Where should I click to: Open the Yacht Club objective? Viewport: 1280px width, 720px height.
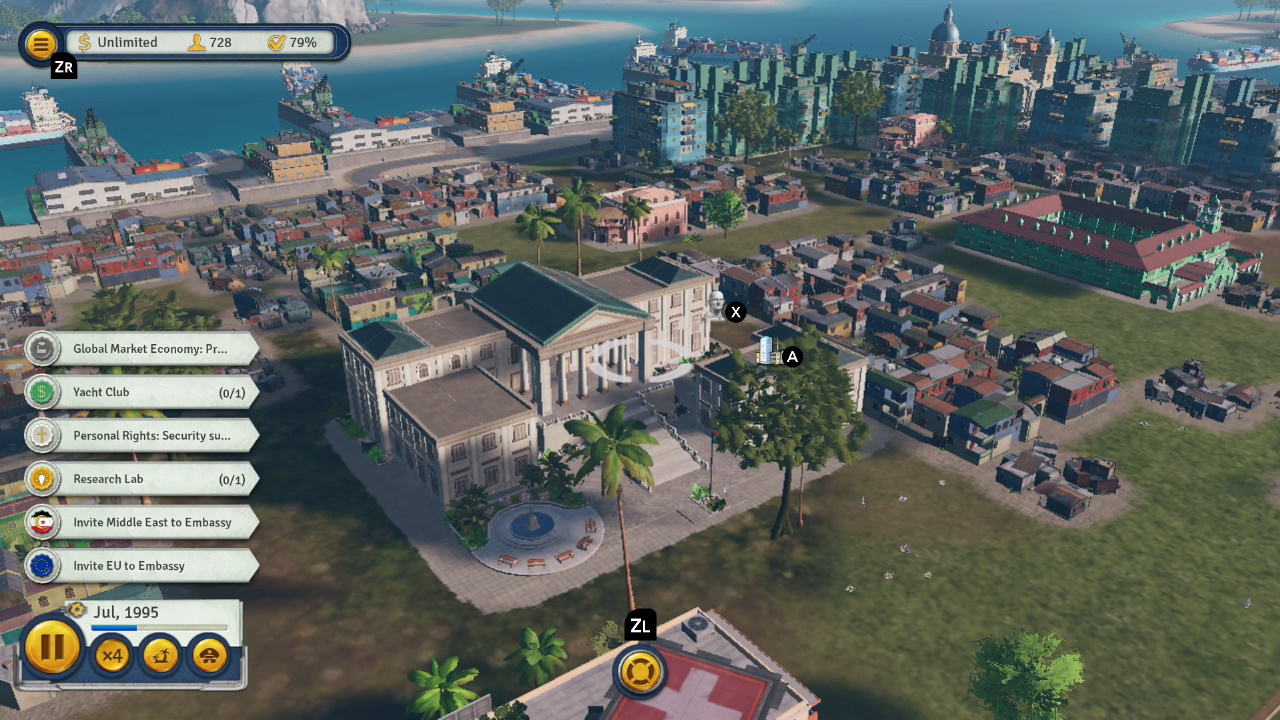coord(140,392)
